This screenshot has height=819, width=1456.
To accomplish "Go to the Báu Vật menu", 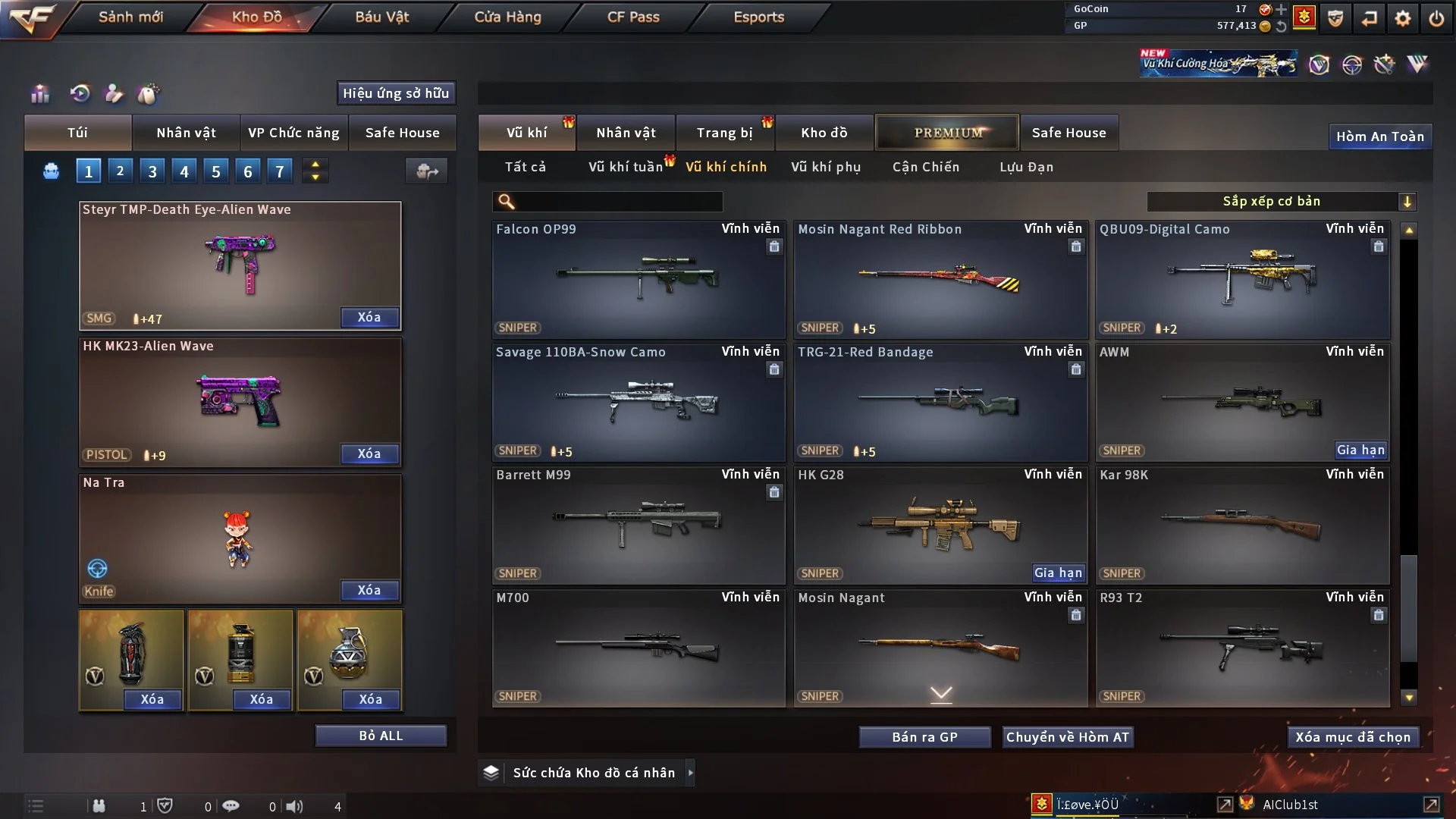I will (x=381, y=17).
